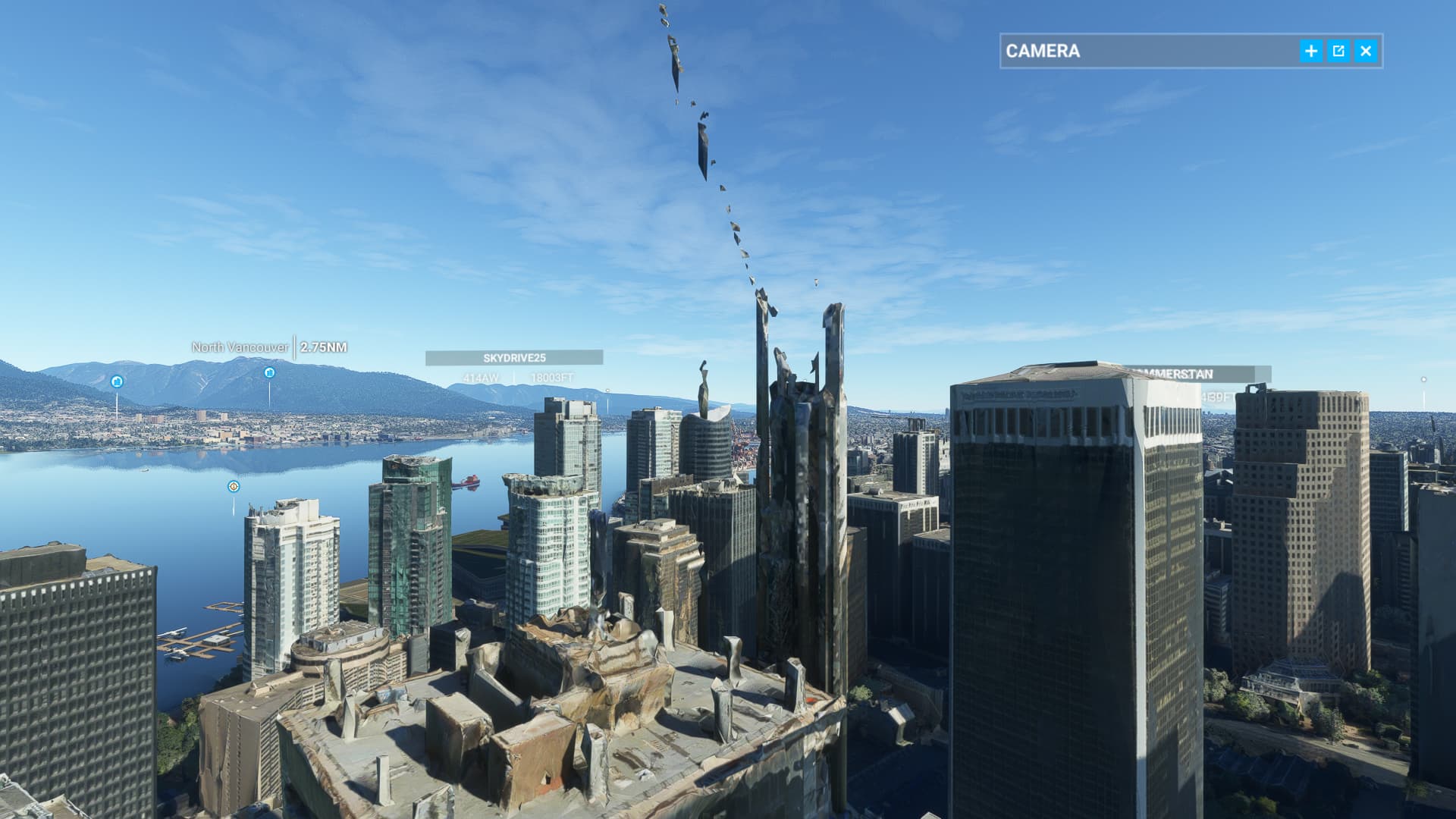Select the blue building marker below North Vancouver label
The width and height of the screenshot is (1456, 819).
[269, 372]
